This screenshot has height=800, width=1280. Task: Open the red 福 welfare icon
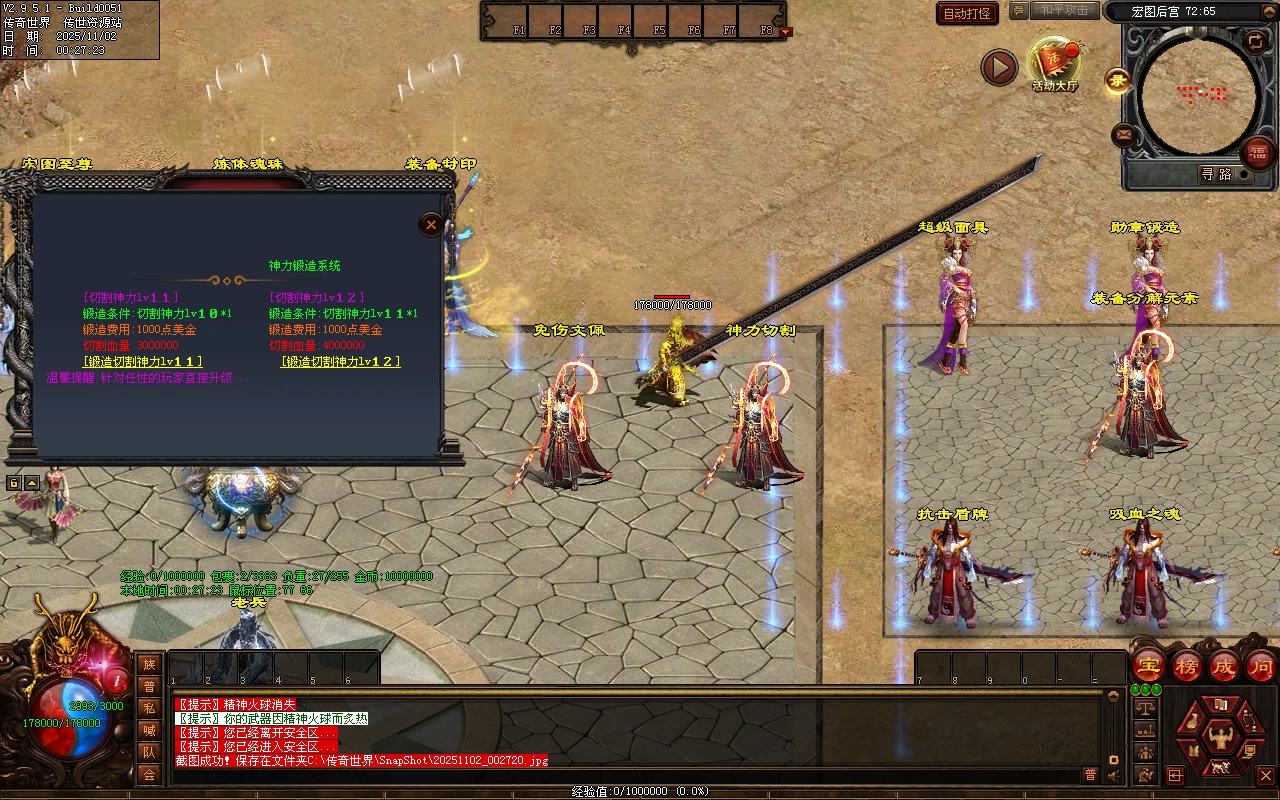[1258, 153]
